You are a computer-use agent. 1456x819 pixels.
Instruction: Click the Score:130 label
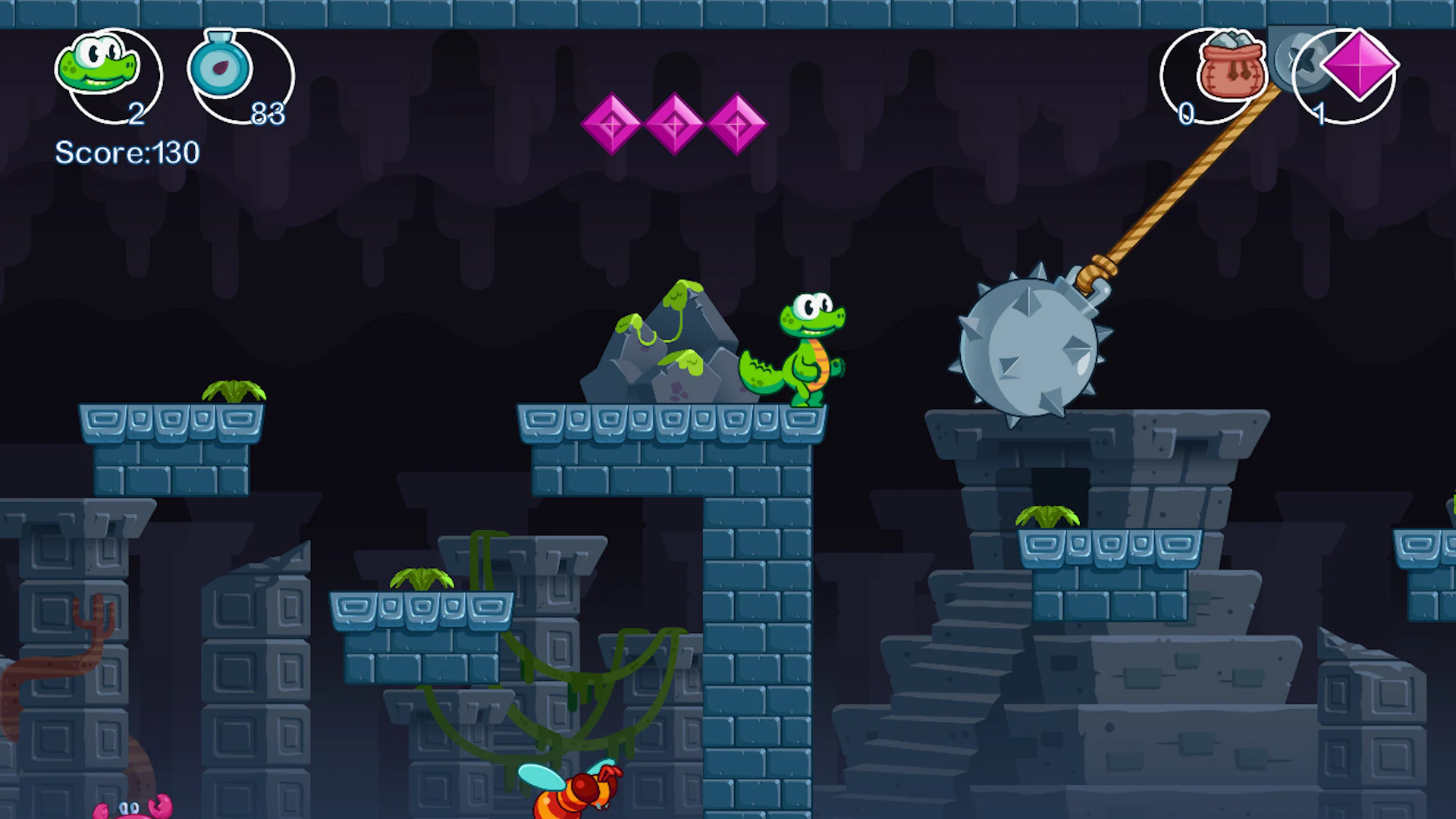tap(127, 153)
